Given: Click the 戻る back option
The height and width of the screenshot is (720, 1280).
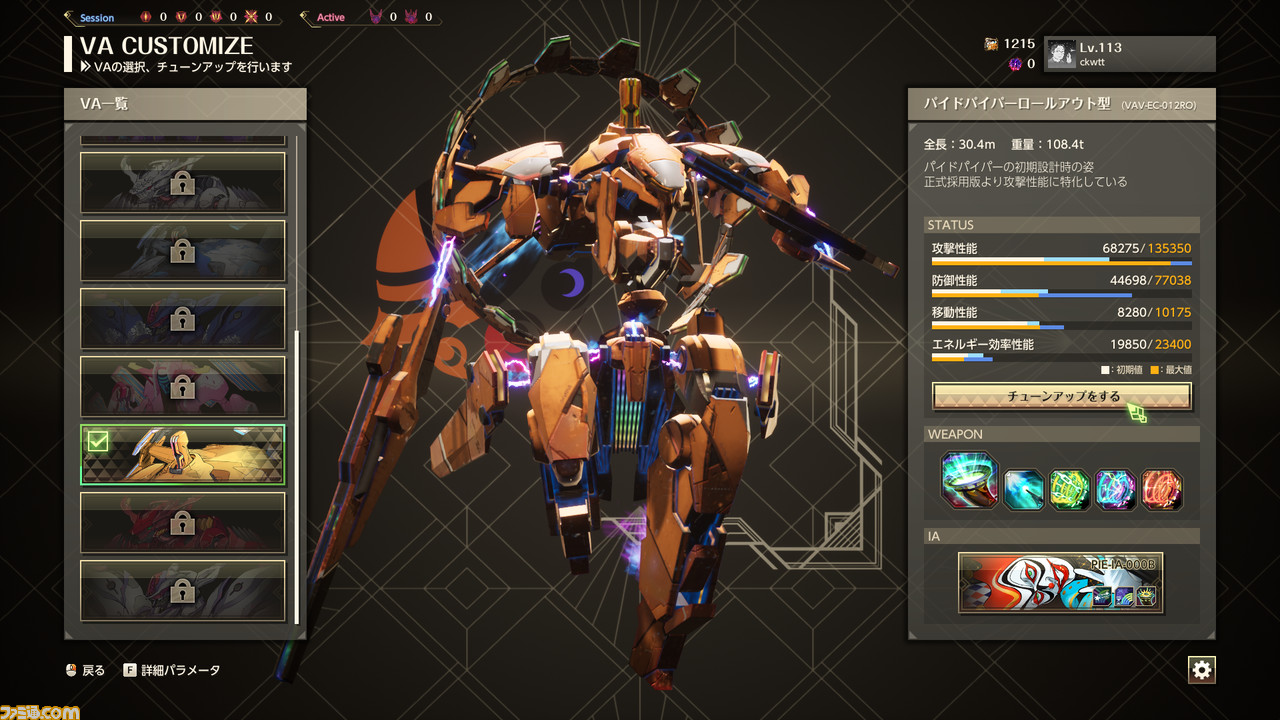Looking at the screenshot, I should coord(85,670).
